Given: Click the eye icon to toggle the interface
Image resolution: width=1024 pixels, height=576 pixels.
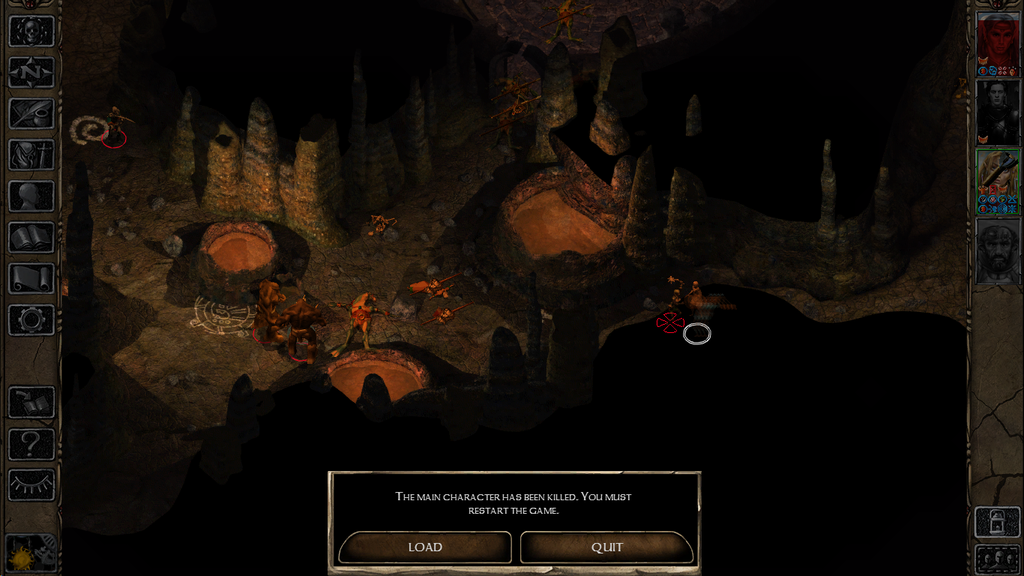Looking at the screenshot, I should [31, 484].
